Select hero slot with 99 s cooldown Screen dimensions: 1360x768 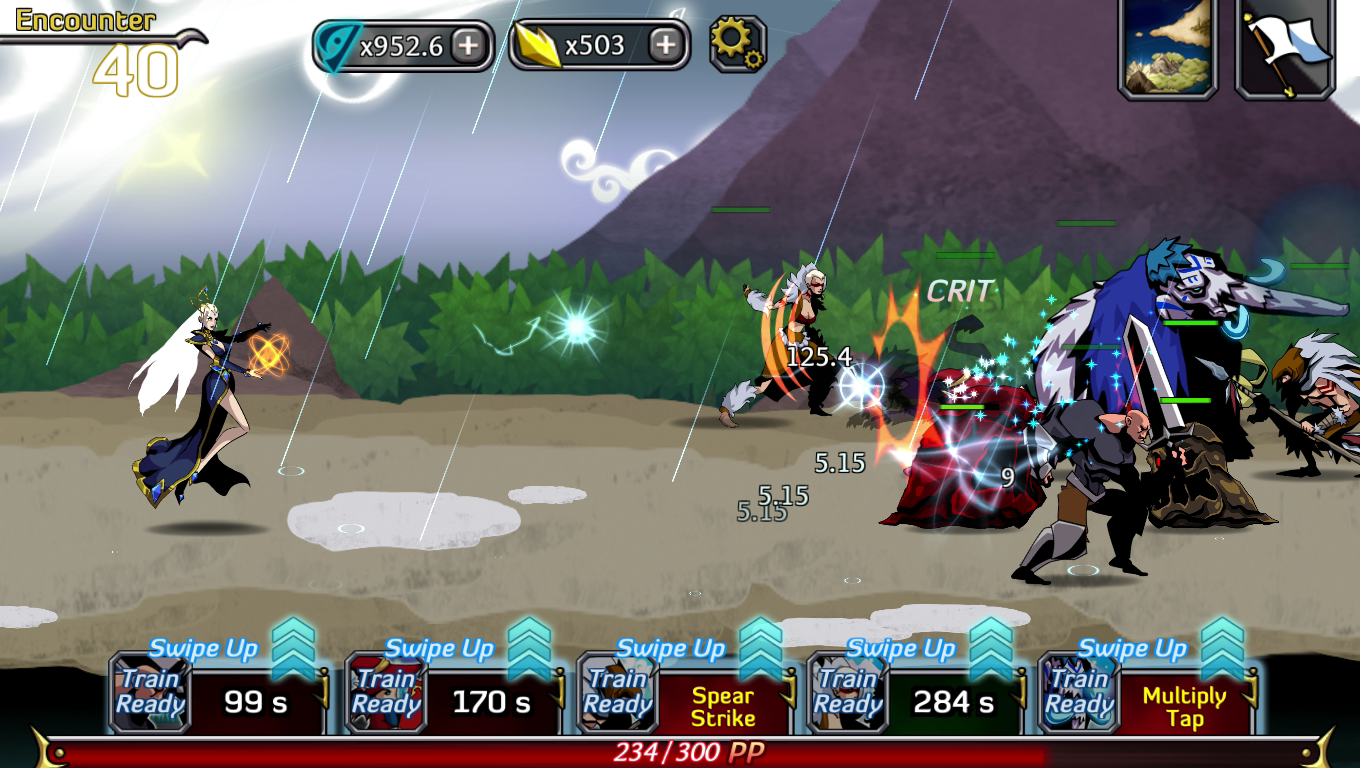point(255,702)
